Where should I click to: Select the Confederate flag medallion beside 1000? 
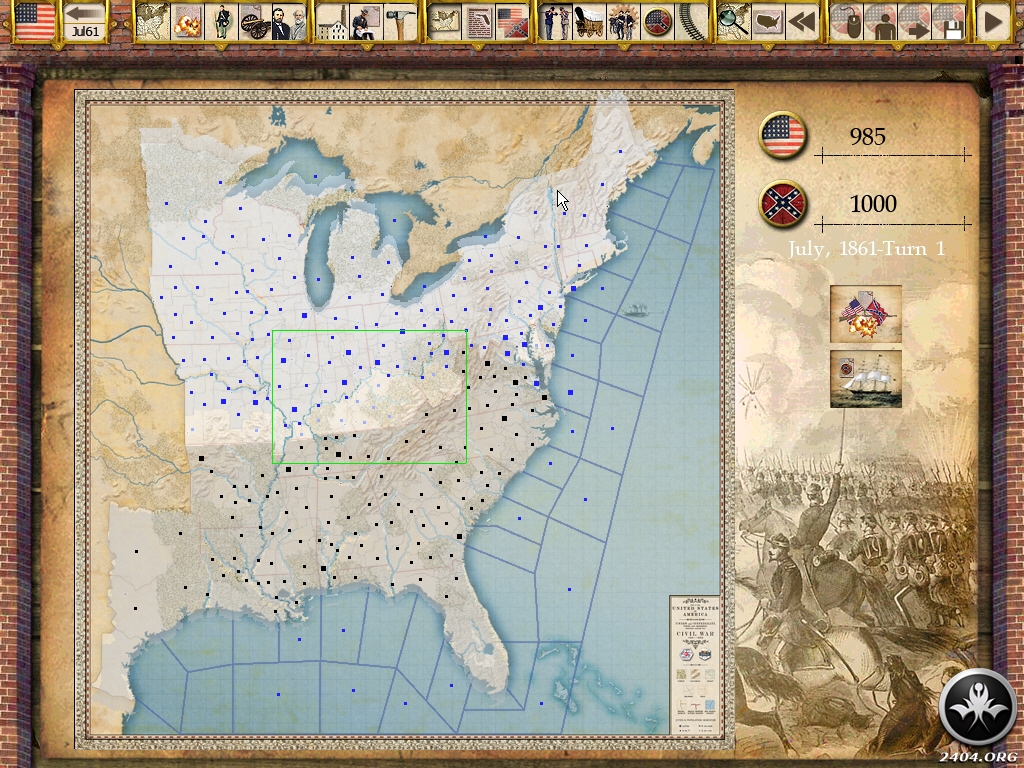[783, 204]
